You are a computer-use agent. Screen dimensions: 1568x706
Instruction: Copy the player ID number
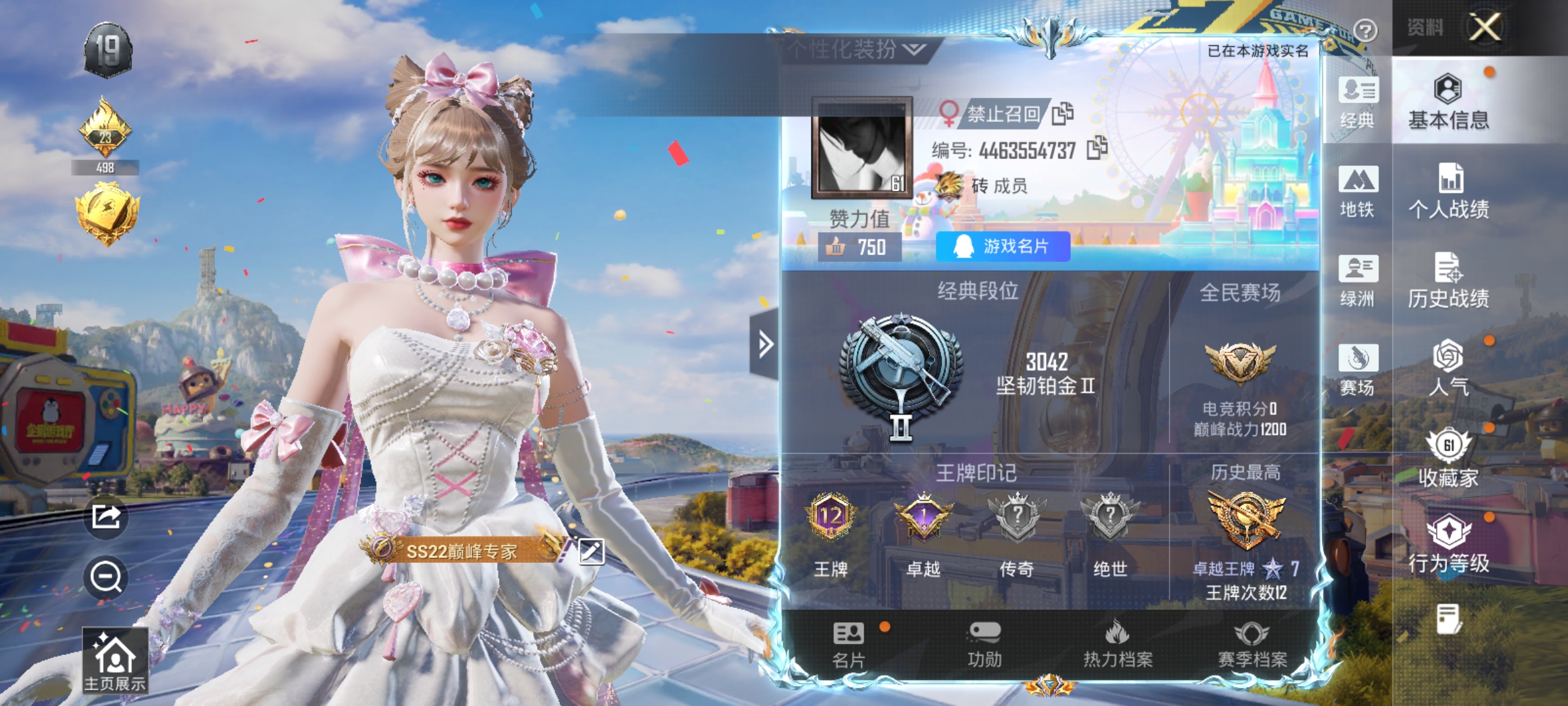(x=1097, y=148)
